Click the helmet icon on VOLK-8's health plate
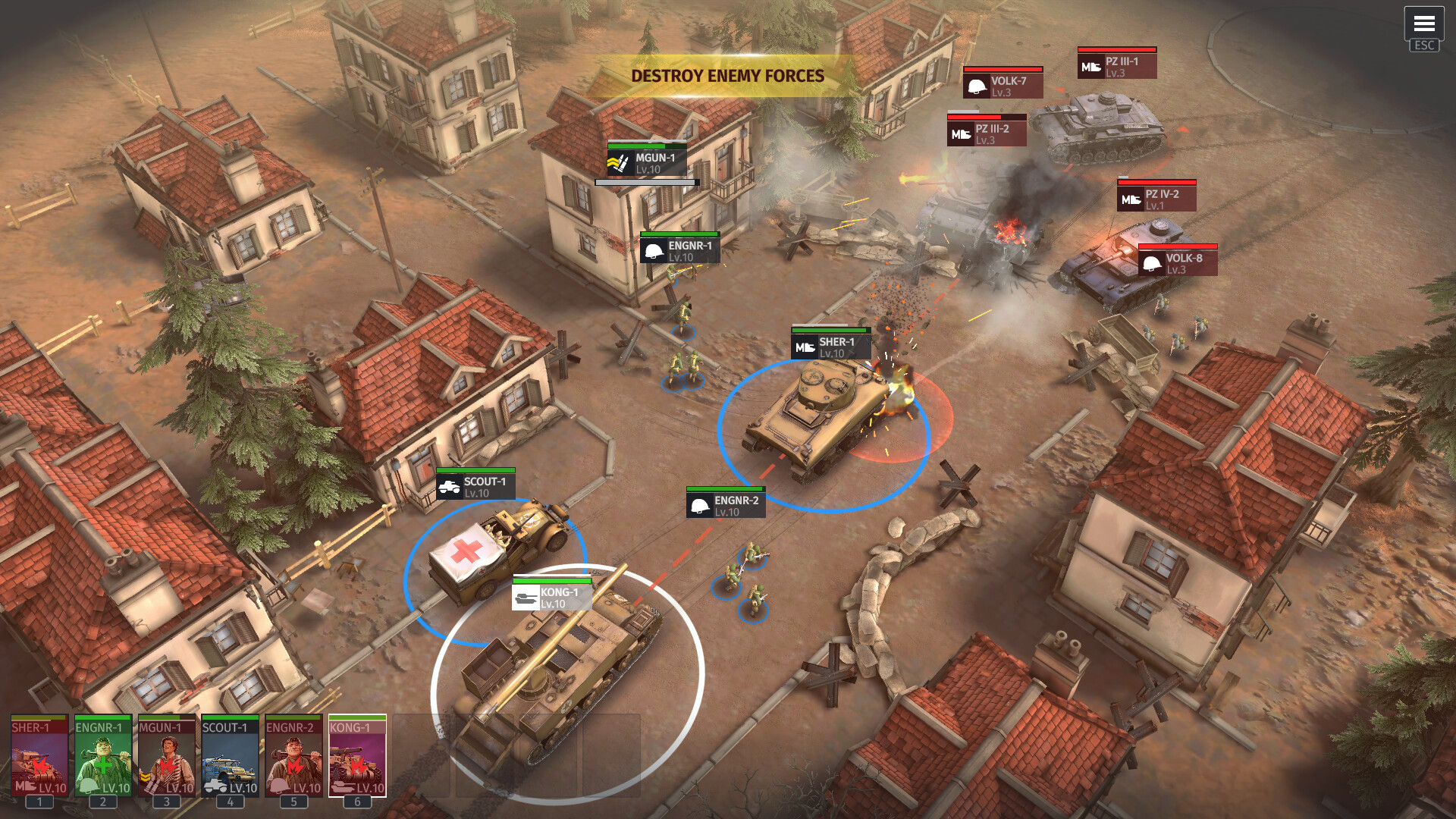The image size is (1456, 819). pyautogui.click(x=1150, y=264)
